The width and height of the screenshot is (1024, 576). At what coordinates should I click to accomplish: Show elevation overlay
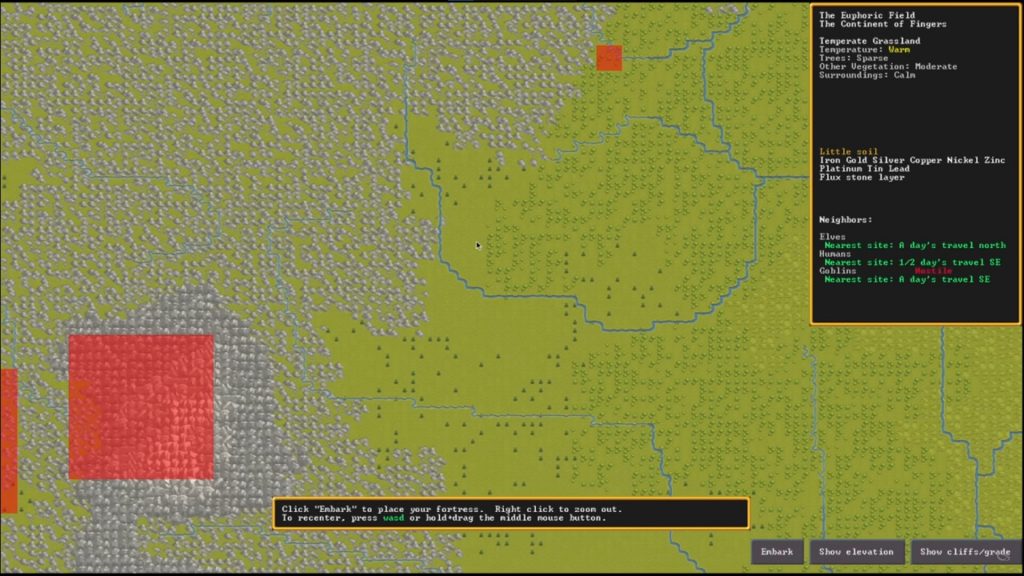857,552
